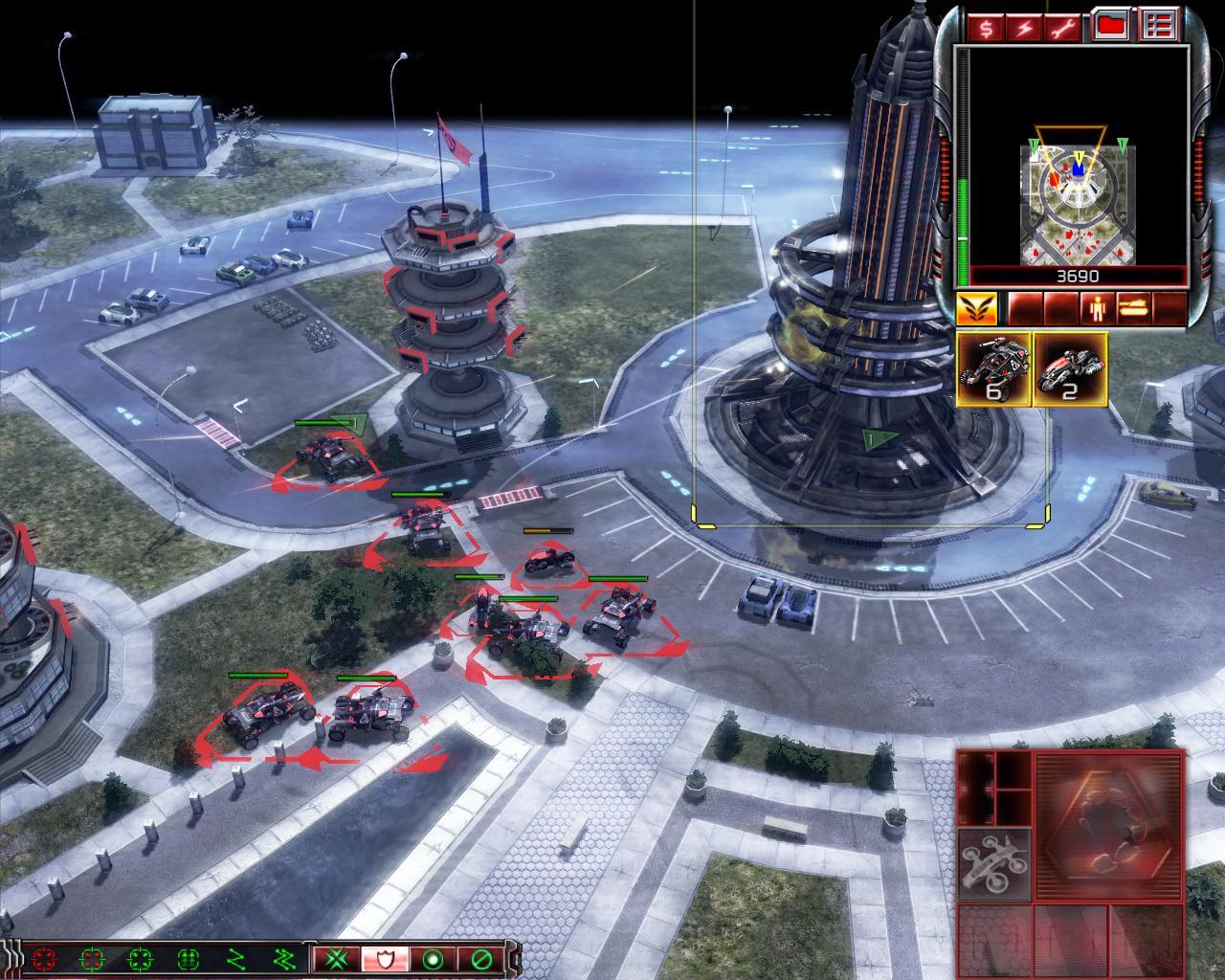The height and width of the screenshot is (980, 1225).
Task: Activate the quad-rotor drone ability icon
Action: coord(995,865)
